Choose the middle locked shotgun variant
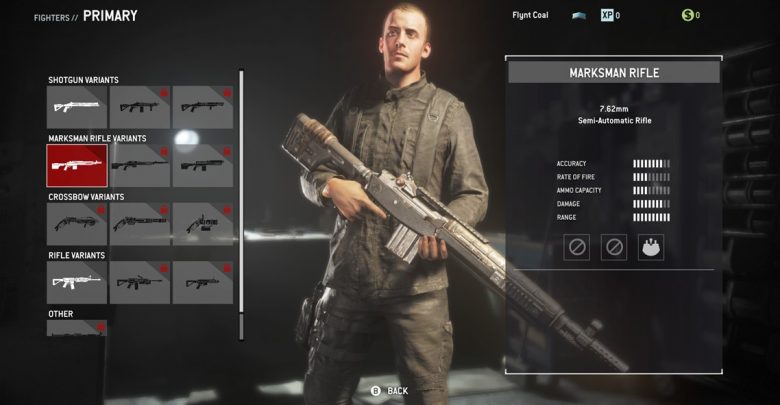 click(x=140, y=107)
